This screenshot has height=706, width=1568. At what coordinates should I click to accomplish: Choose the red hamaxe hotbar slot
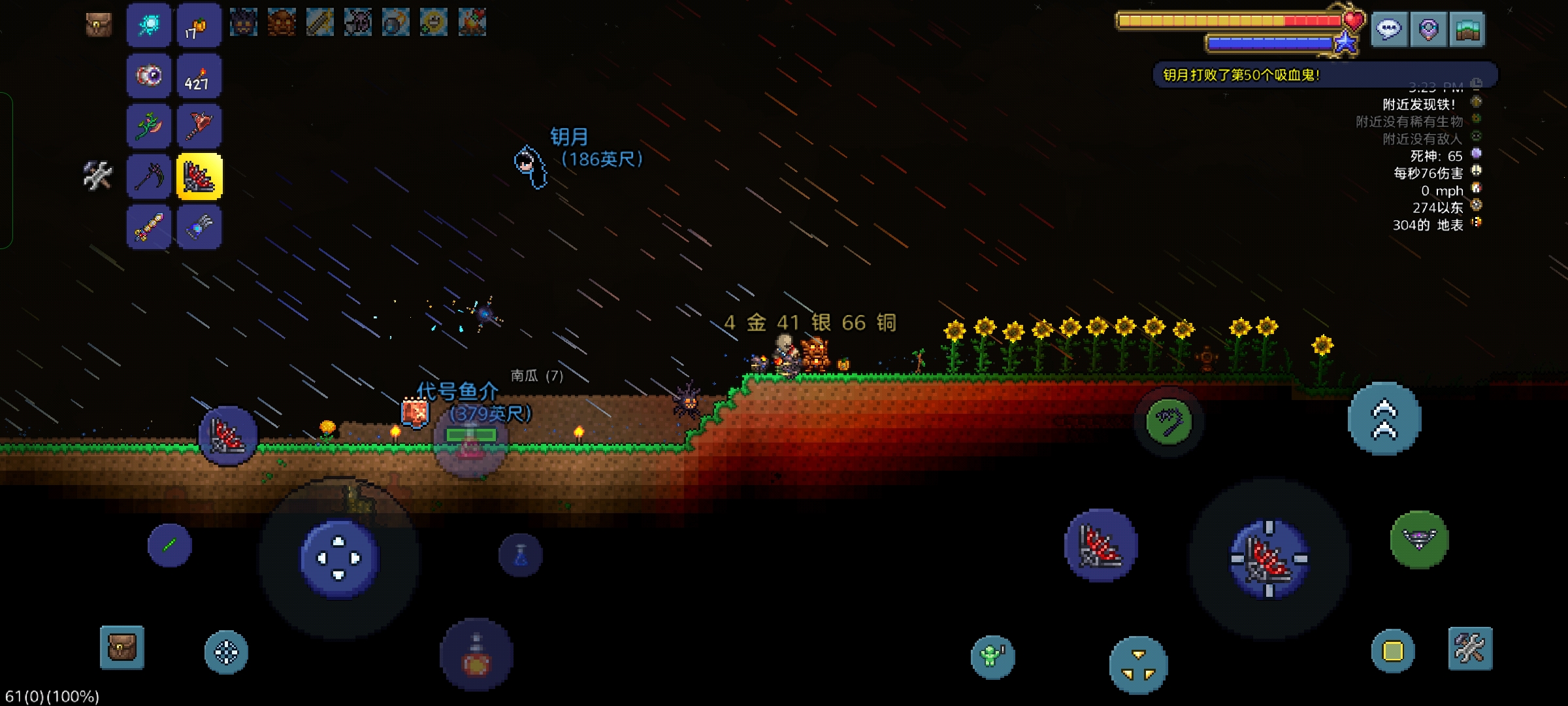tap(199, 126)
